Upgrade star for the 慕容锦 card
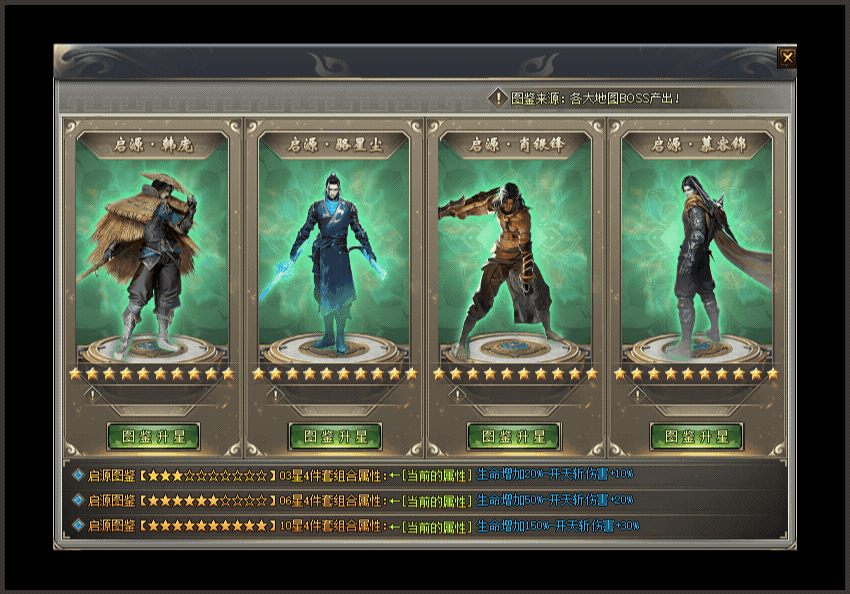This screenshot has width=850, height=594. [x=696, y=437]
